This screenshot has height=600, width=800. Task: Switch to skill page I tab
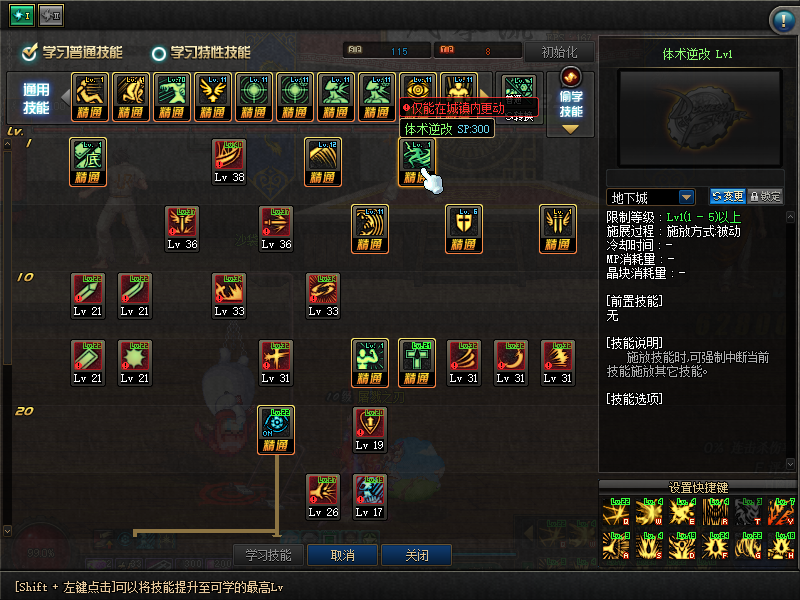(22, 15)
